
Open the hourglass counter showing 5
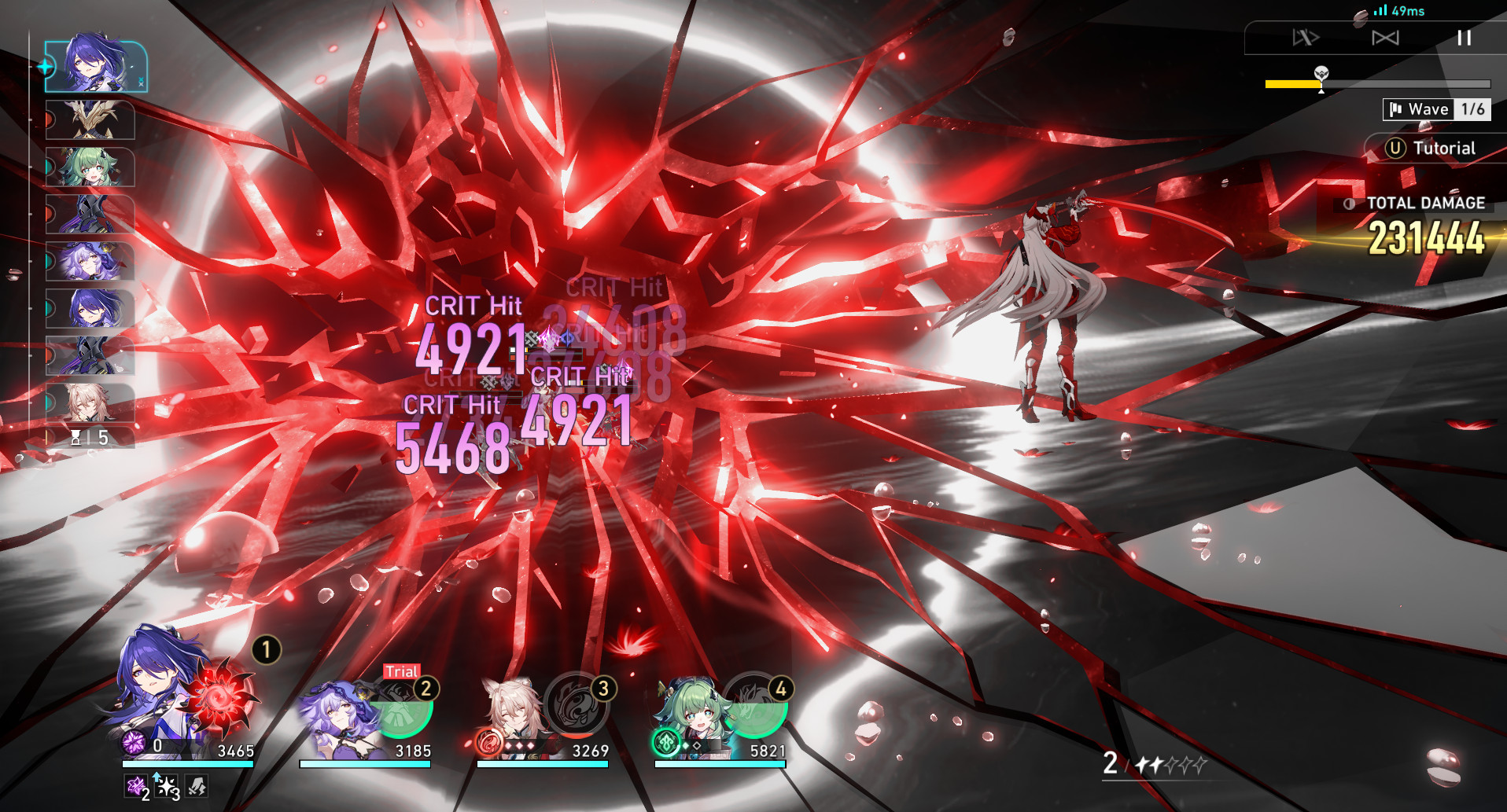[89, 439]
